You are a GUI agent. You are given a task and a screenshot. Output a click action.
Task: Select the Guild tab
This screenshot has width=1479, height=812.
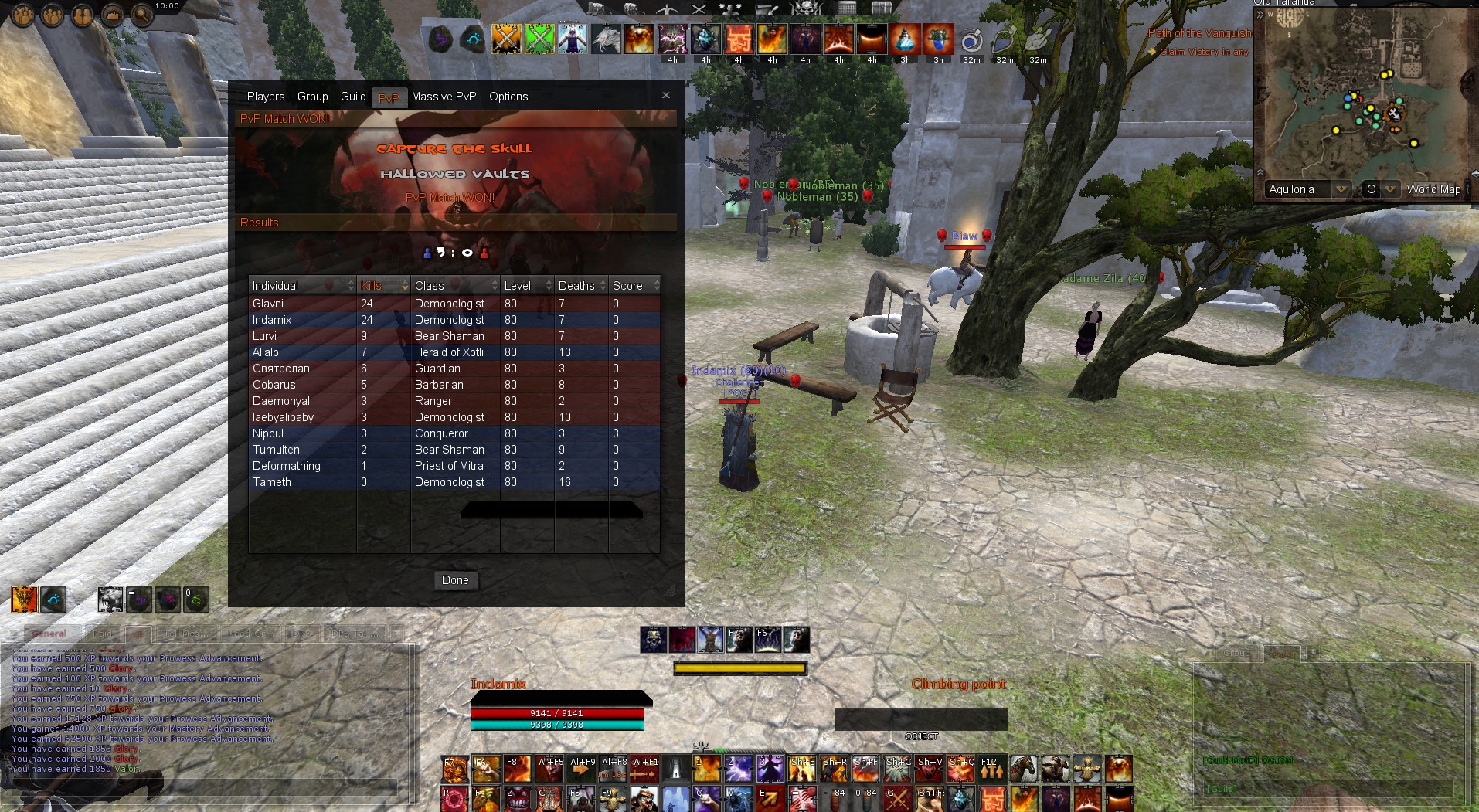click(x=353, y=97)
